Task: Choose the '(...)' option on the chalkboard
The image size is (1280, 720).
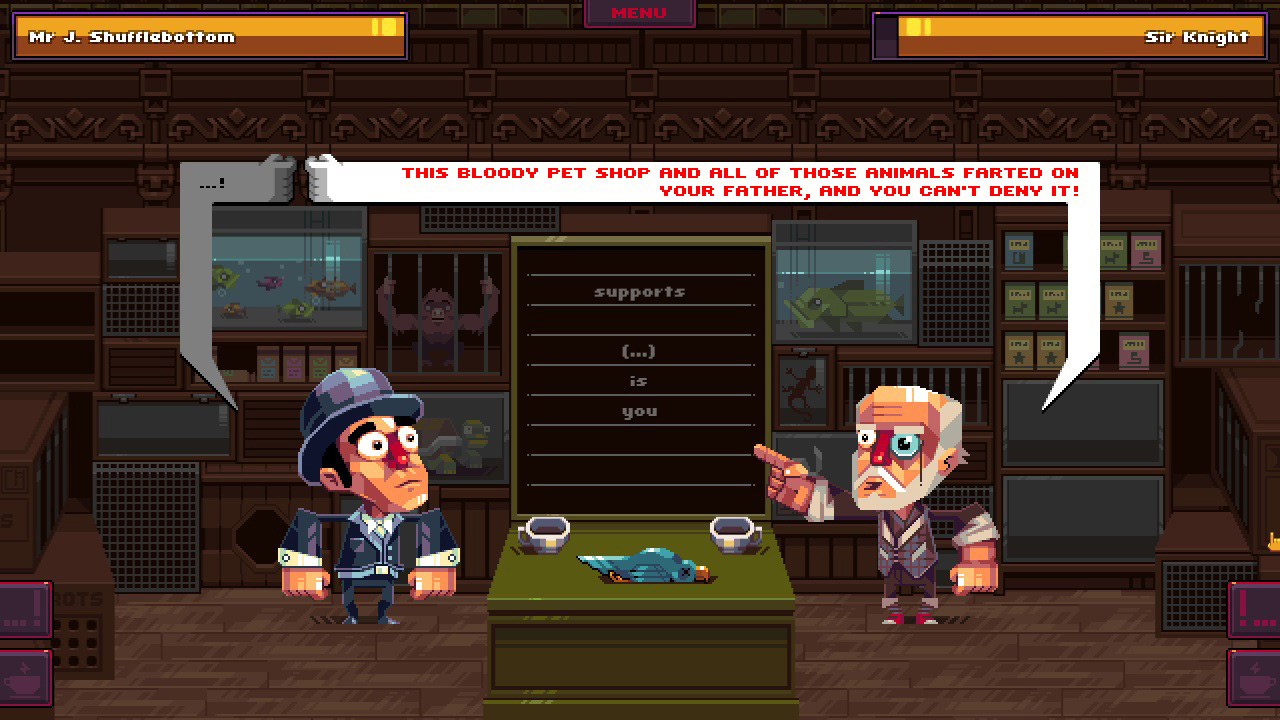Action: 640,351
